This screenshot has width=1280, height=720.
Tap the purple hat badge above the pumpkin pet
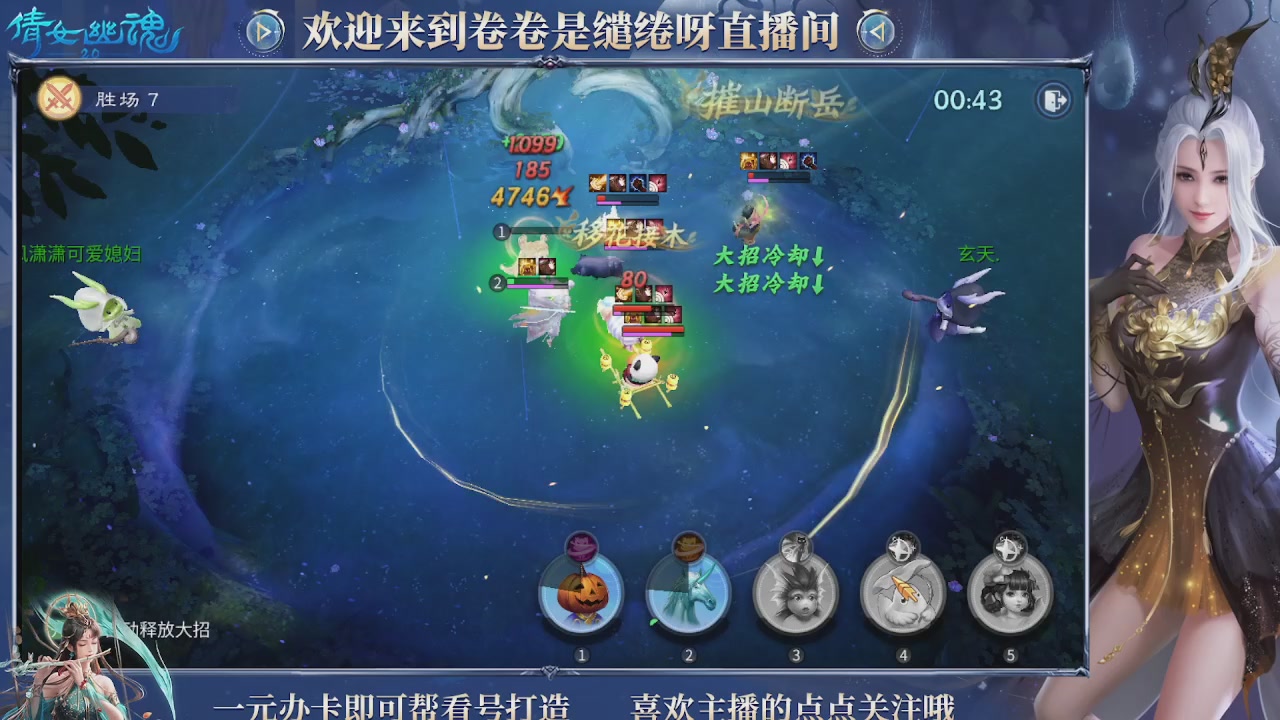click(580, 548)
